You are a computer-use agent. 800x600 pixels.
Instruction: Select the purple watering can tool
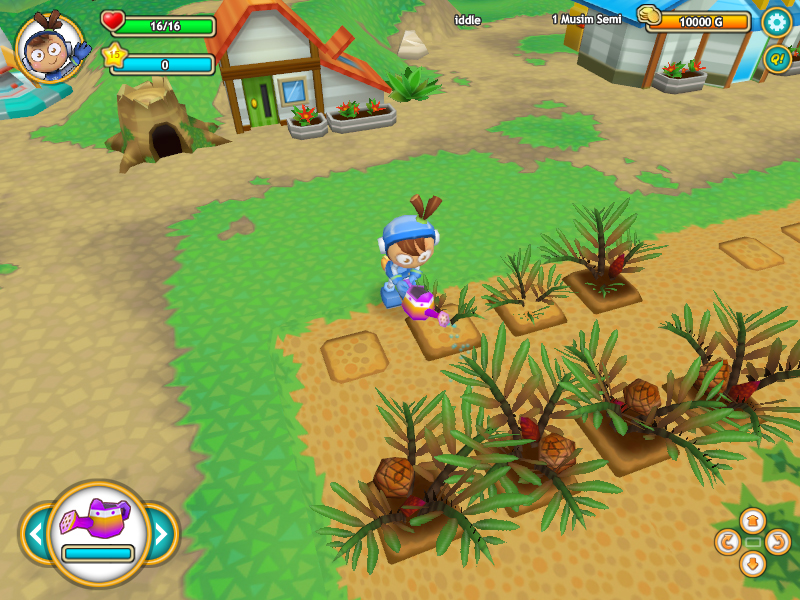pos(98,520)
